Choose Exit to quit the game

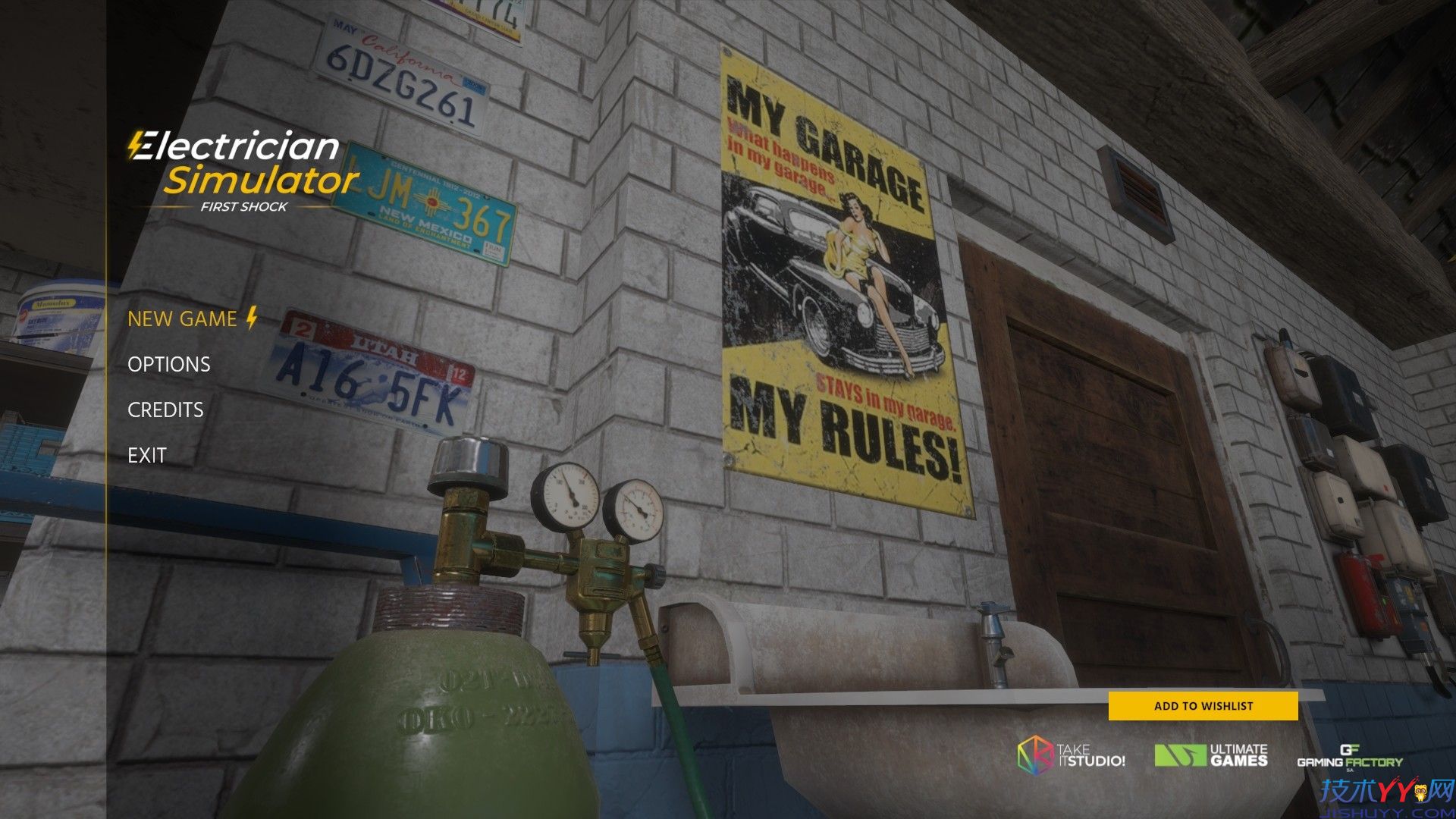pos(147,456)
